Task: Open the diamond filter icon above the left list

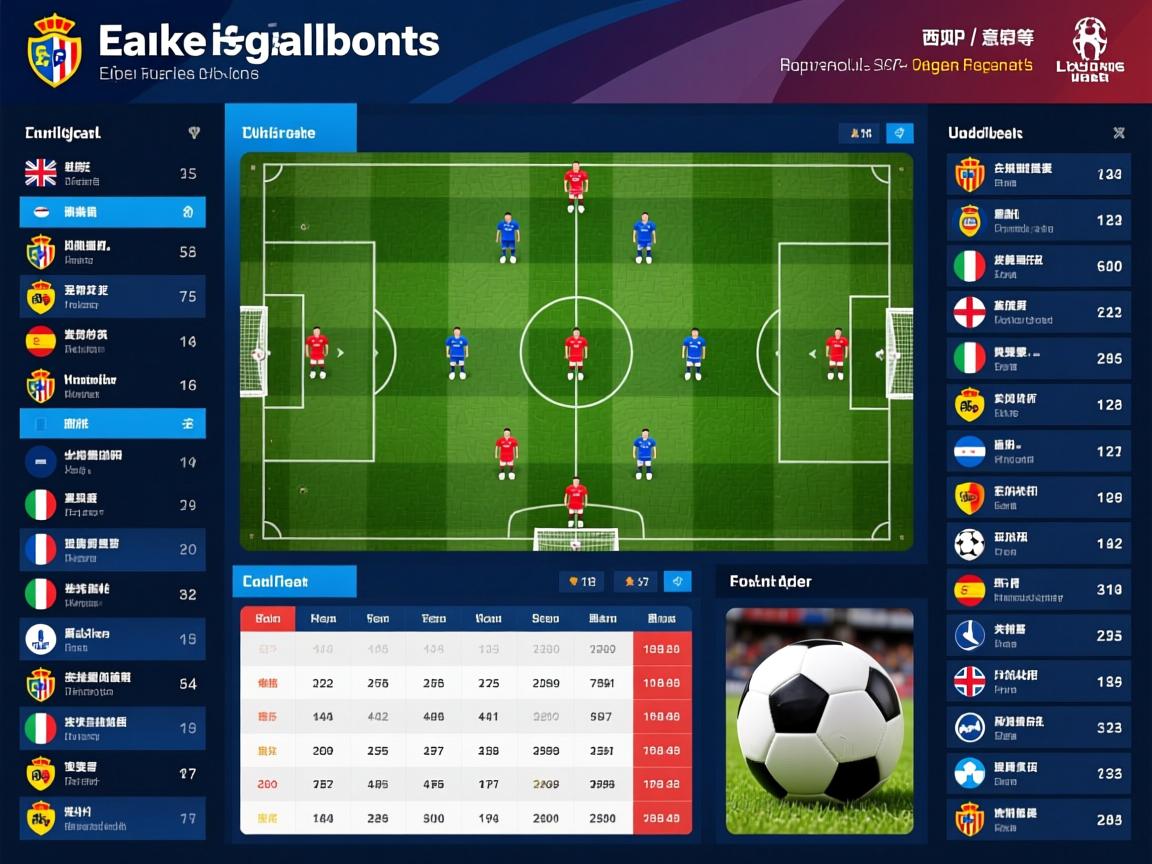Action: click(194, 133)
